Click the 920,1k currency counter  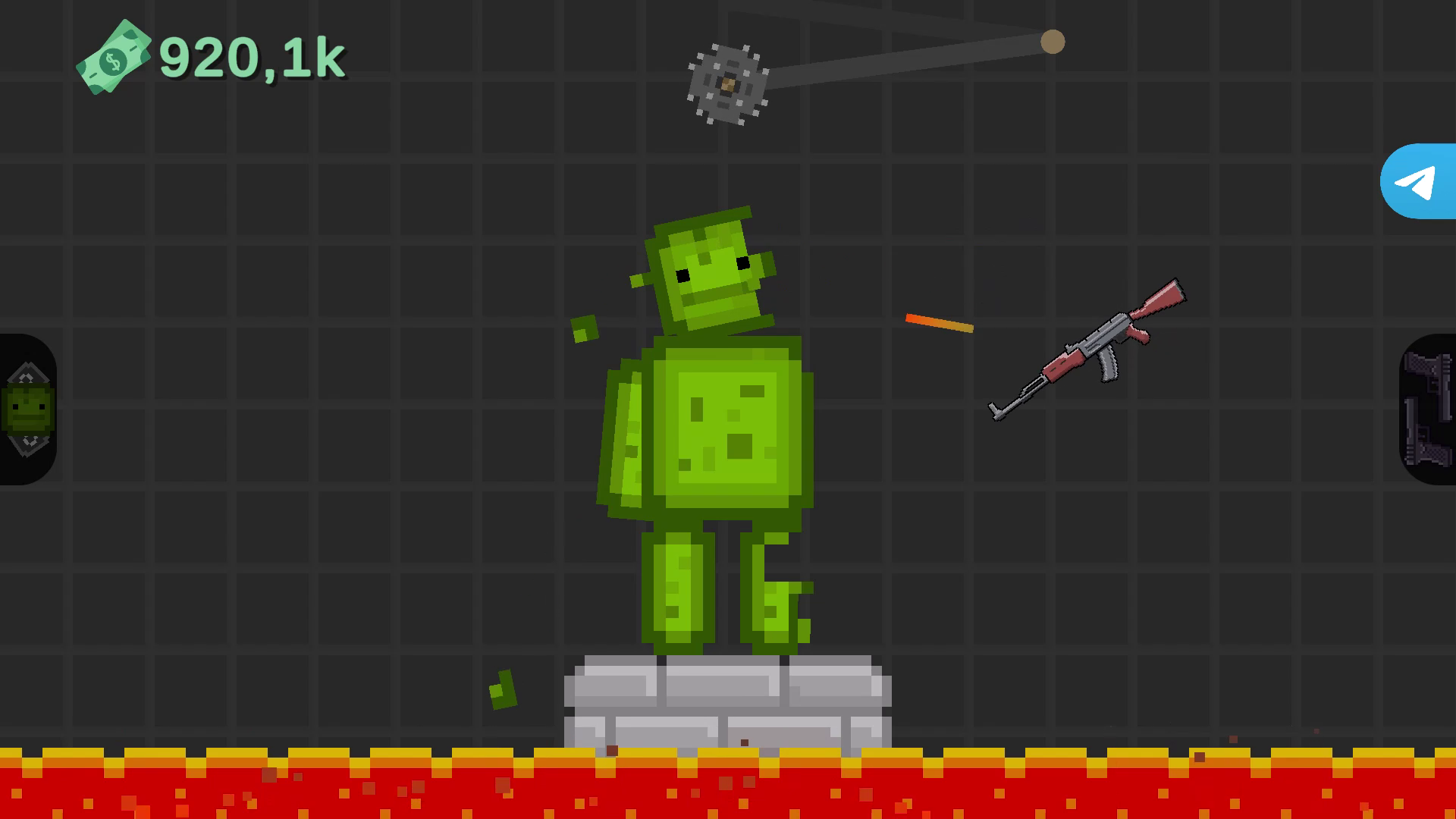(250, 57)
